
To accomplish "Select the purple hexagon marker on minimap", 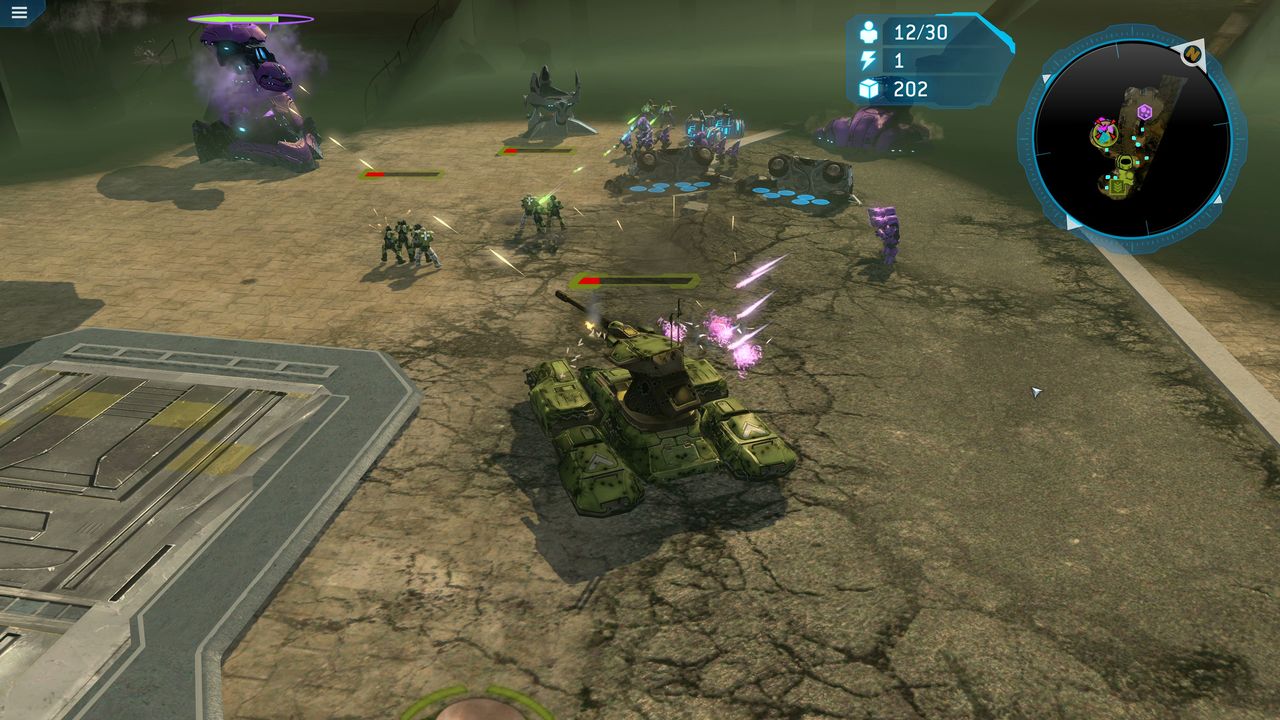I will (1145, 112).
